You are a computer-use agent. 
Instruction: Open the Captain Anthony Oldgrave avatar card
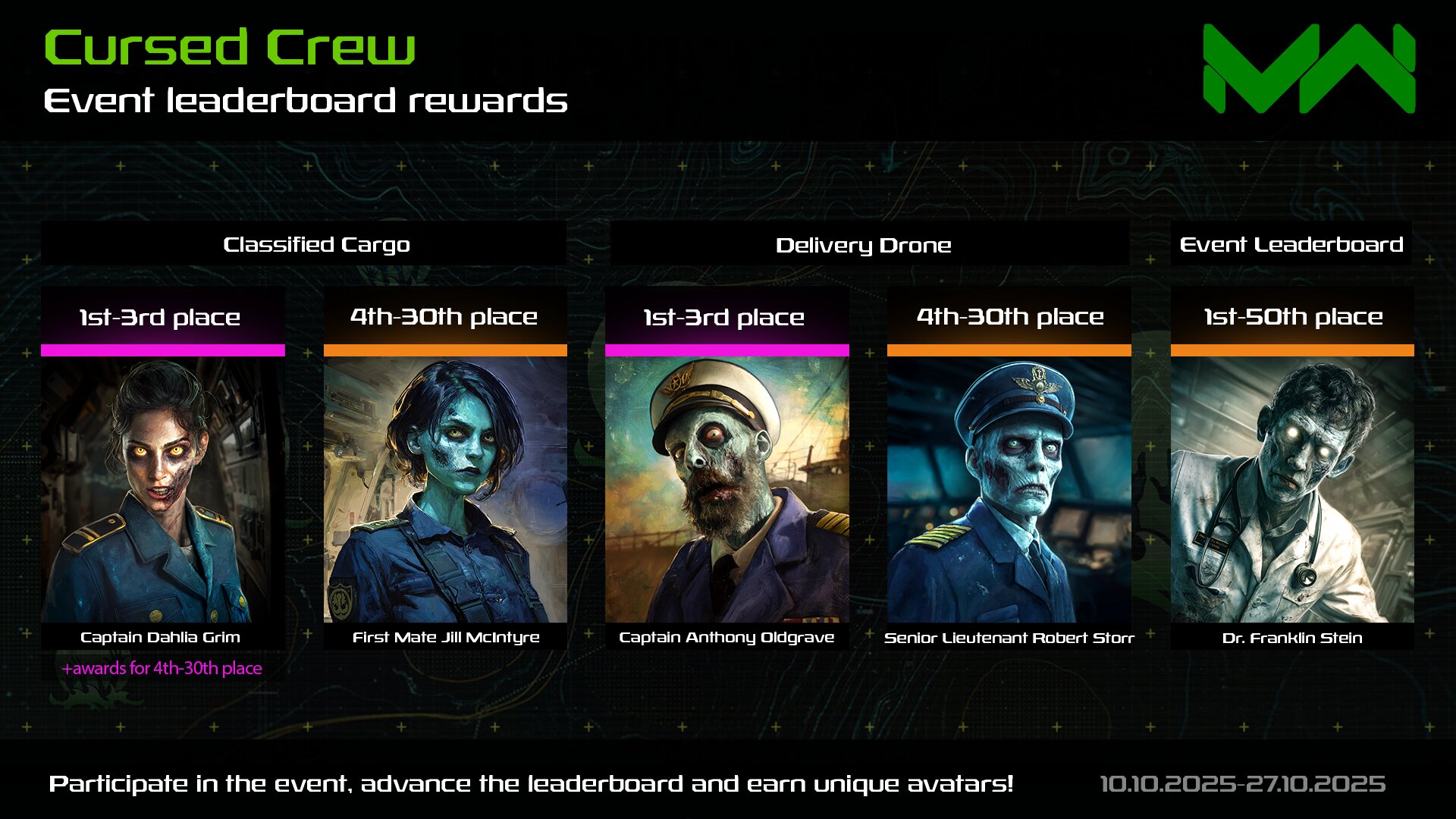(726, 489)
